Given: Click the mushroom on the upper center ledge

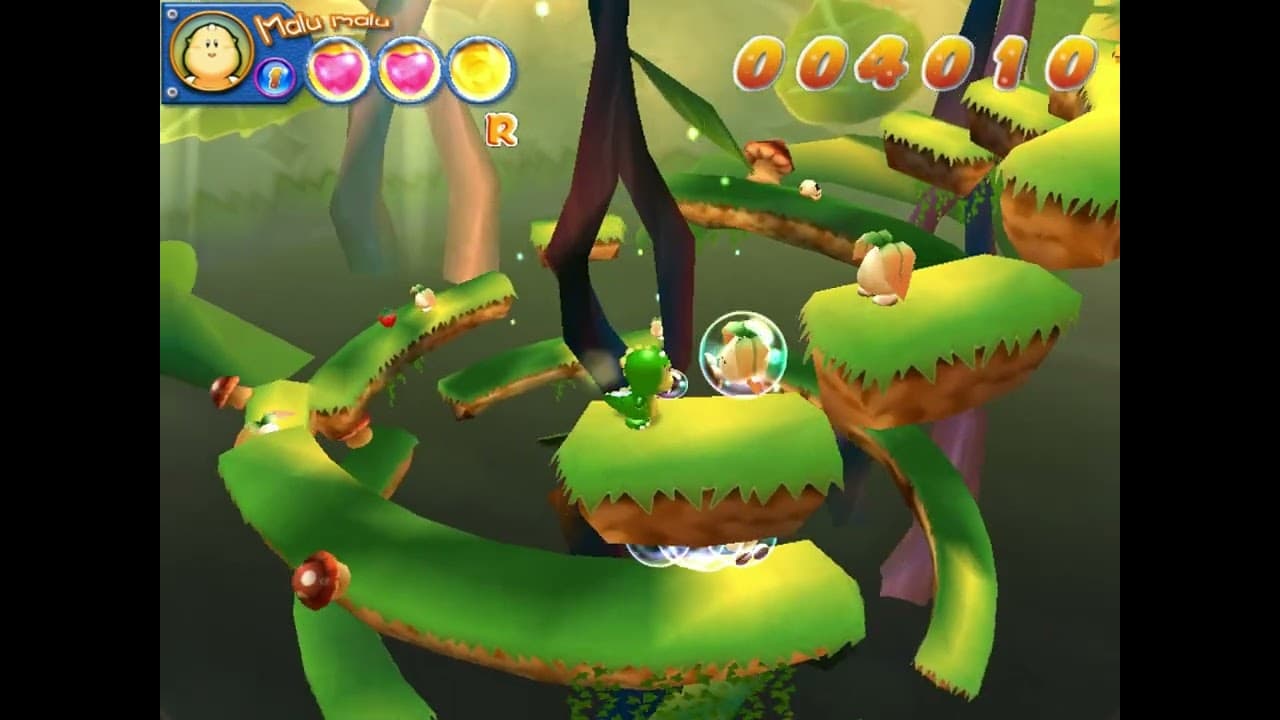Looking at the screenshot, I should pos(766,160).
